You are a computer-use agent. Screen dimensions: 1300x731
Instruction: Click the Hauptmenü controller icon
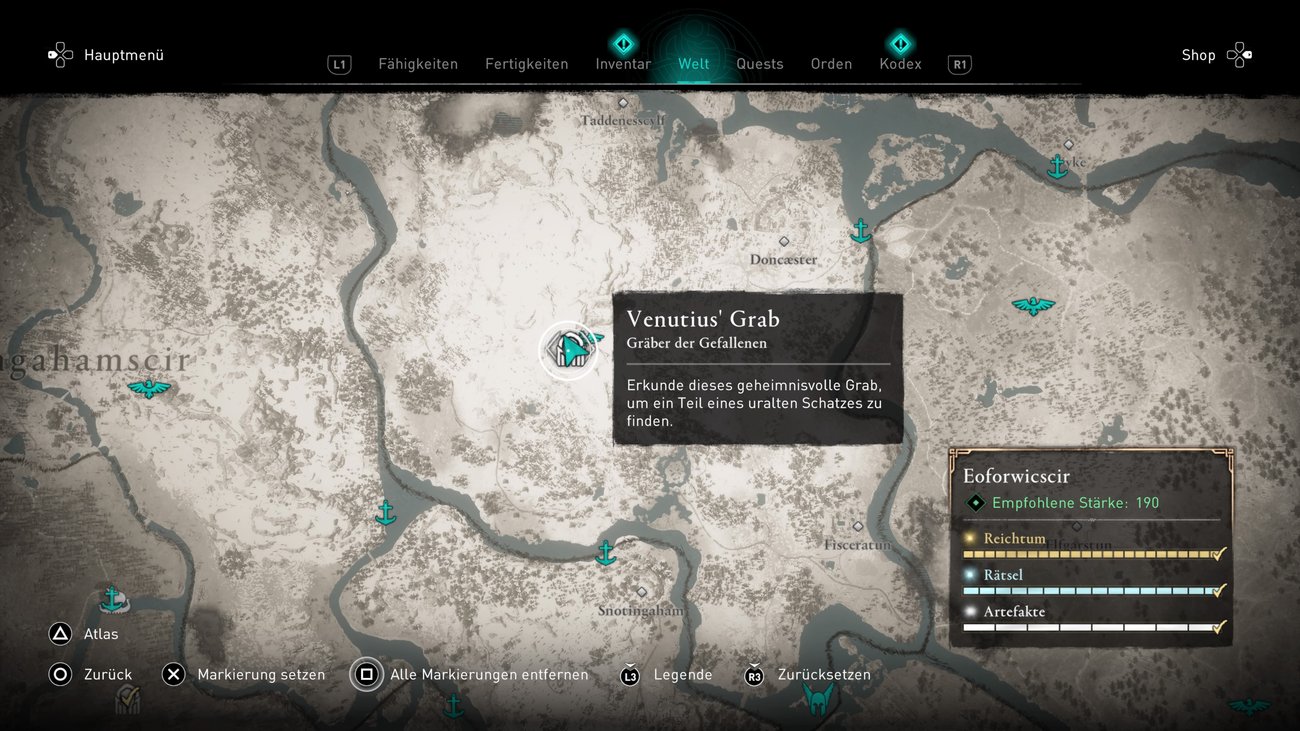[60, 54]
